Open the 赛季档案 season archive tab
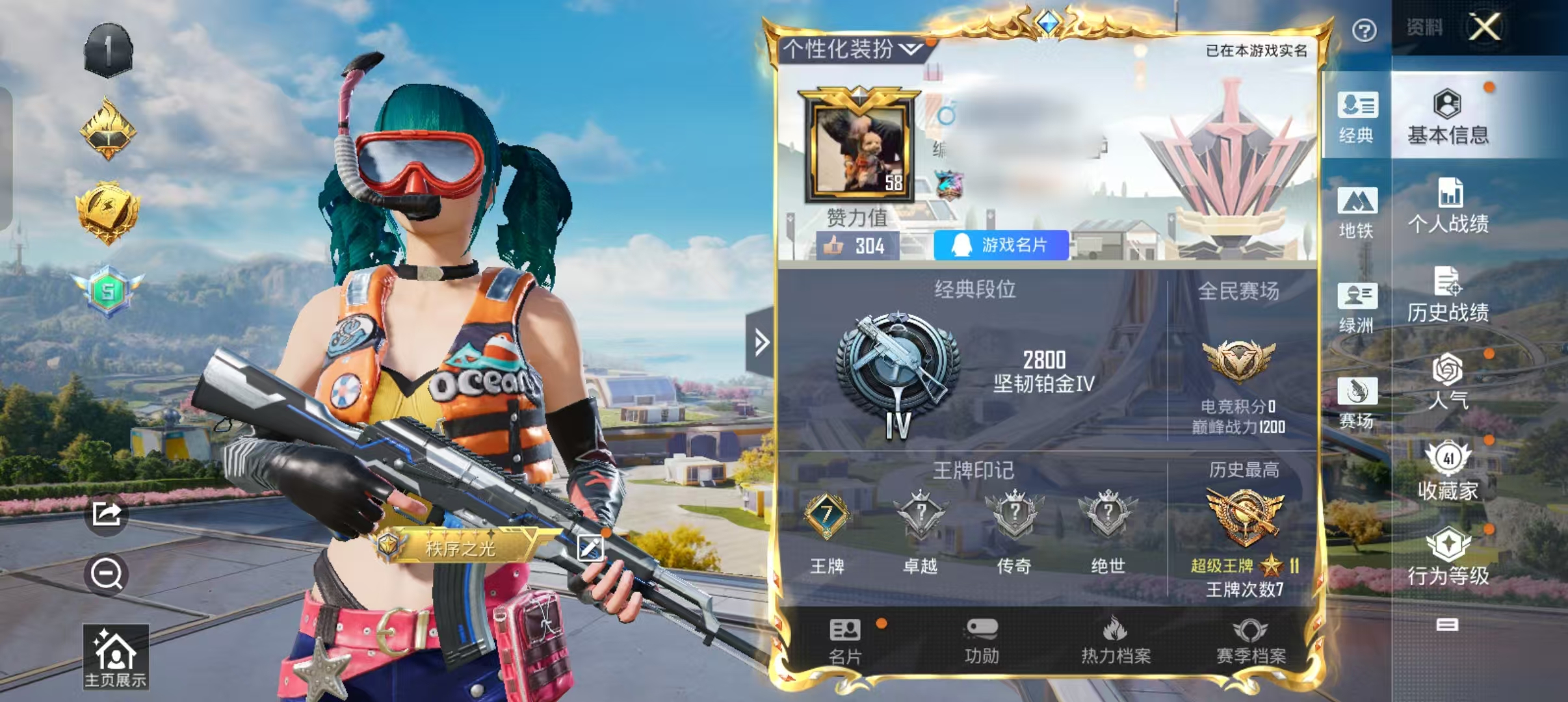 (x=1251, y=642)
